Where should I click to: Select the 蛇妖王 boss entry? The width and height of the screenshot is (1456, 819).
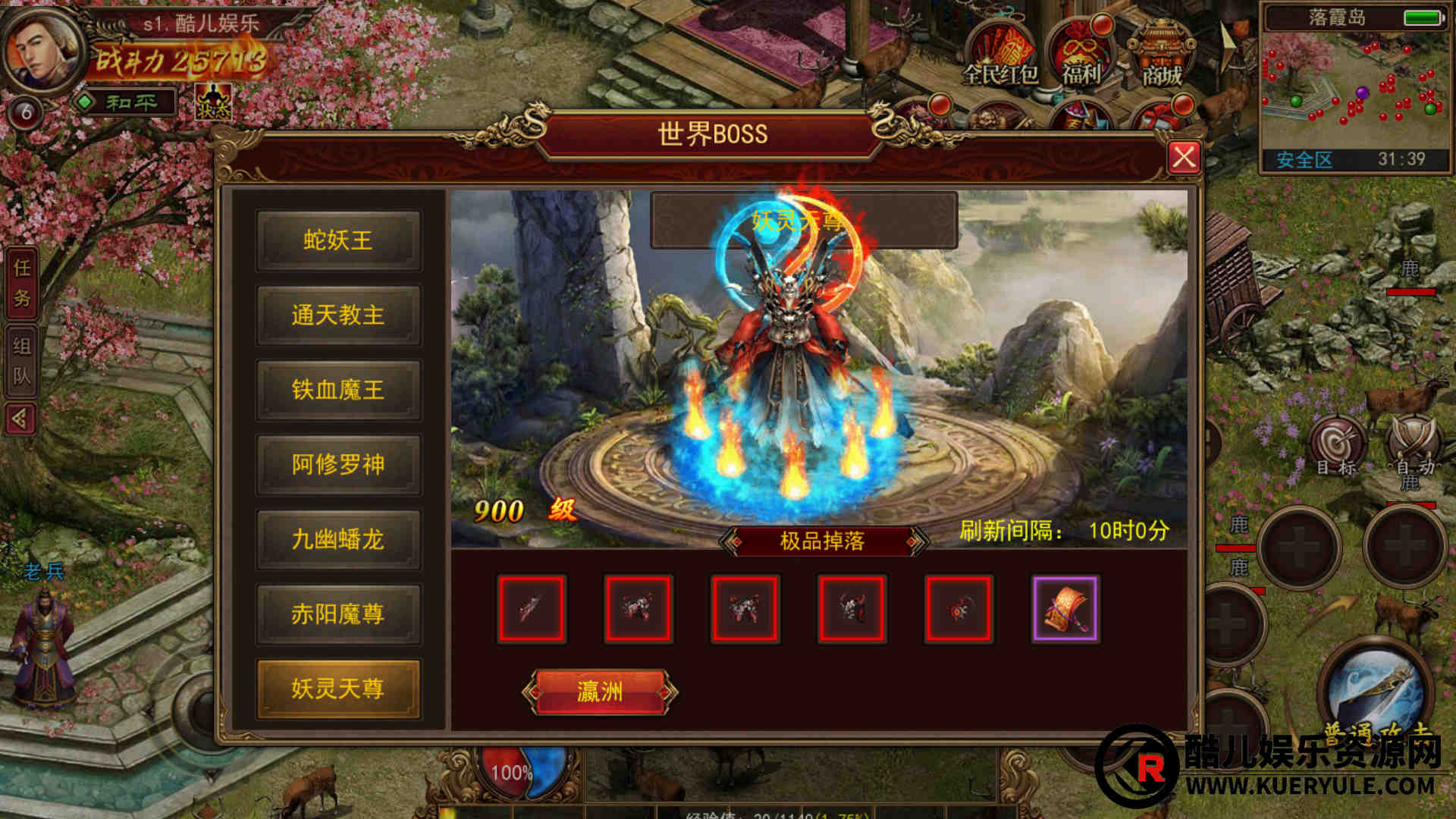(338, 240)
